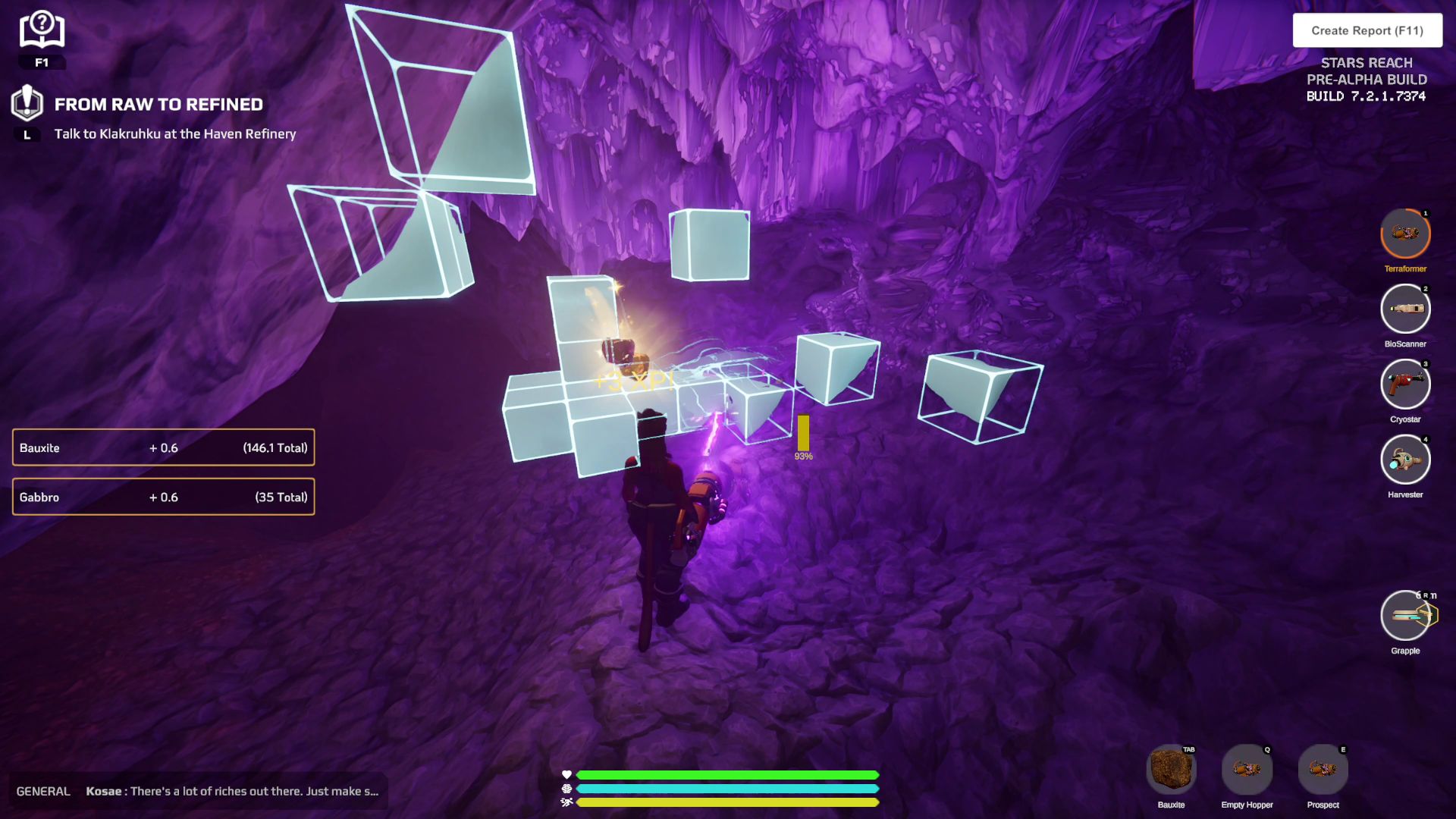Expand the Bauxite resource notification panel
This screenshot has width=1456, height=819.
[x=163, y=447]
